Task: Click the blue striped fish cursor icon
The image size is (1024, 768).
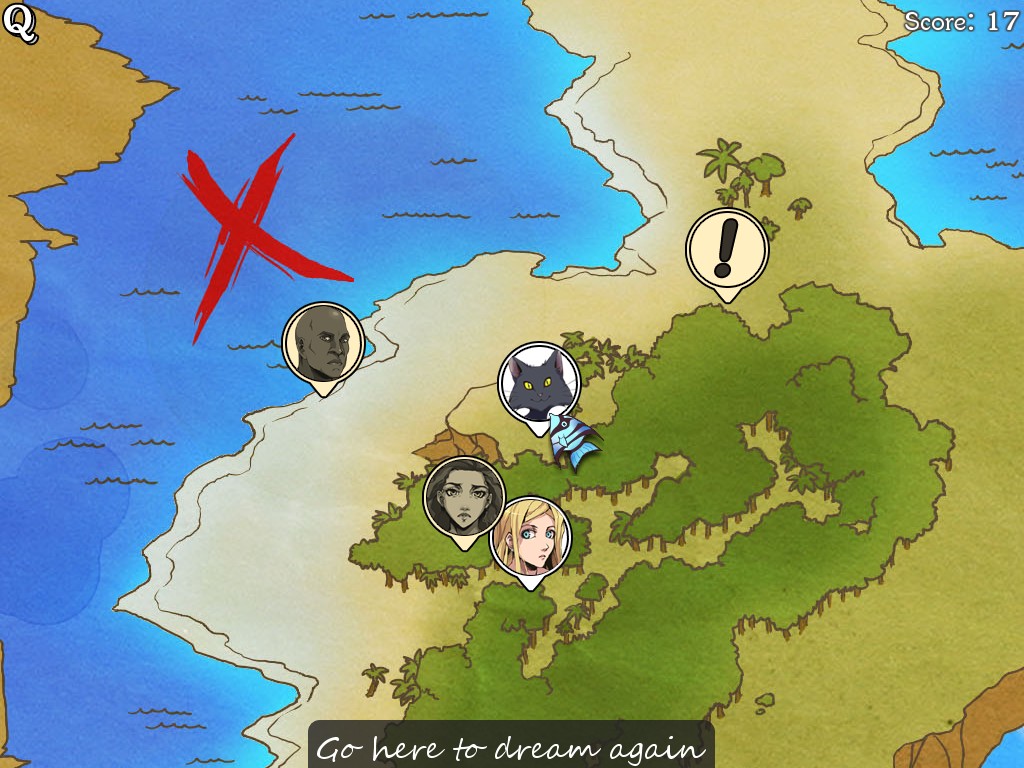Action: (572, 440)
